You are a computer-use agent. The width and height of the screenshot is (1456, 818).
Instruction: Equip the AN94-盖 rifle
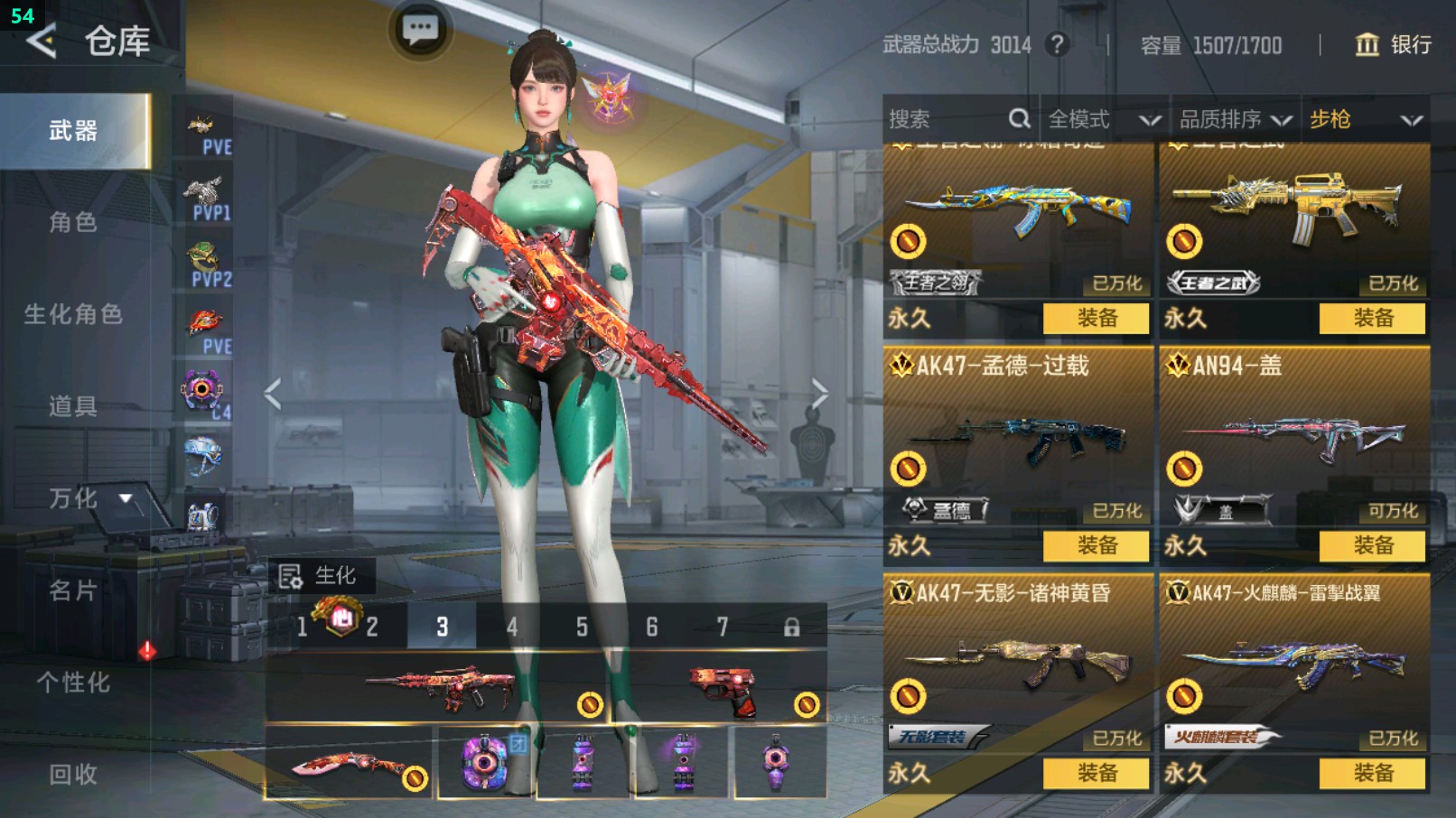pos(1372,545)
